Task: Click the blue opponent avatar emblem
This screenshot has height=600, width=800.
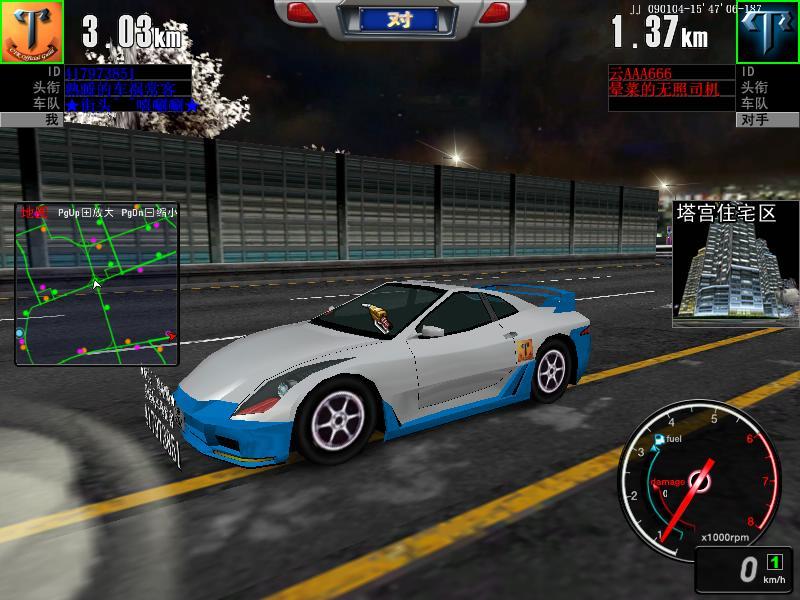Action: (x=767, y=32)
